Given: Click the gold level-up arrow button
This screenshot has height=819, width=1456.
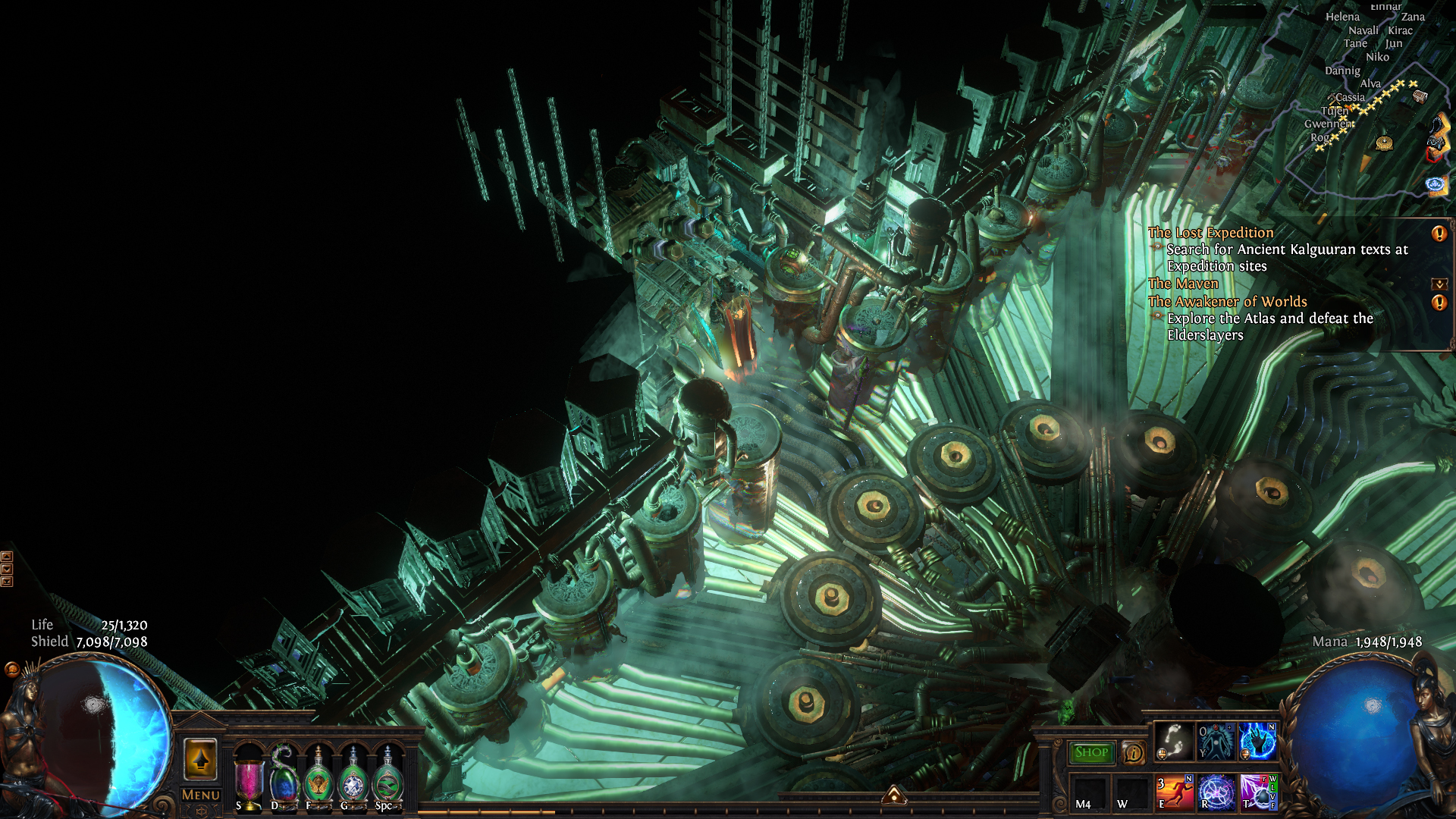Looking at the screenshot, I should (200, 759).
